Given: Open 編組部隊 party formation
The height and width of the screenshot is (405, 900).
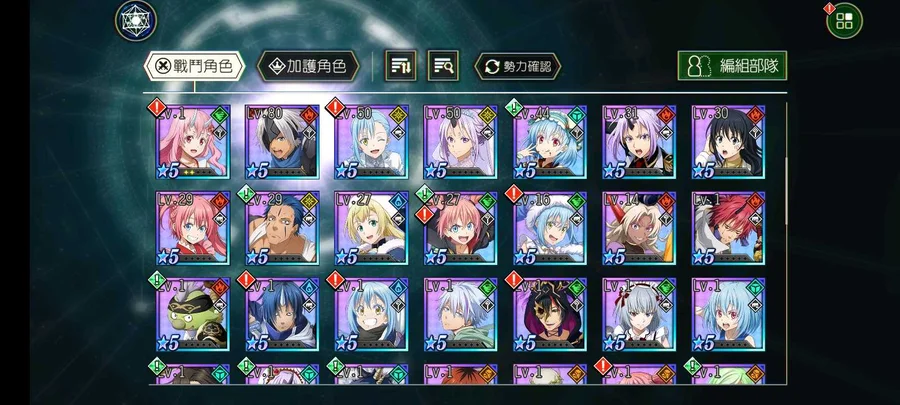Looking at the screenshot, I should [732, 66].
